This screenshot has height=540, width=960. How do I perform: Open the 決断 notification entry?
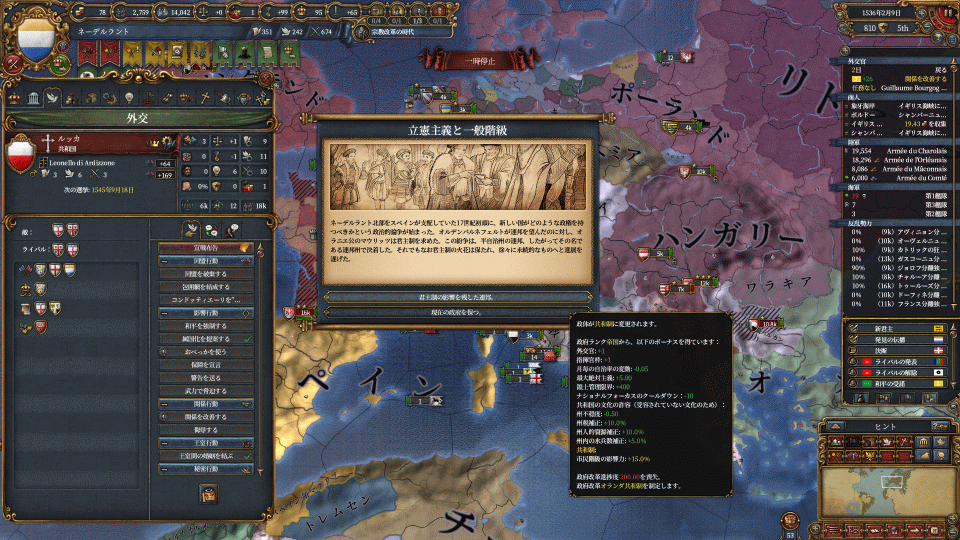[x=890, y=352]
